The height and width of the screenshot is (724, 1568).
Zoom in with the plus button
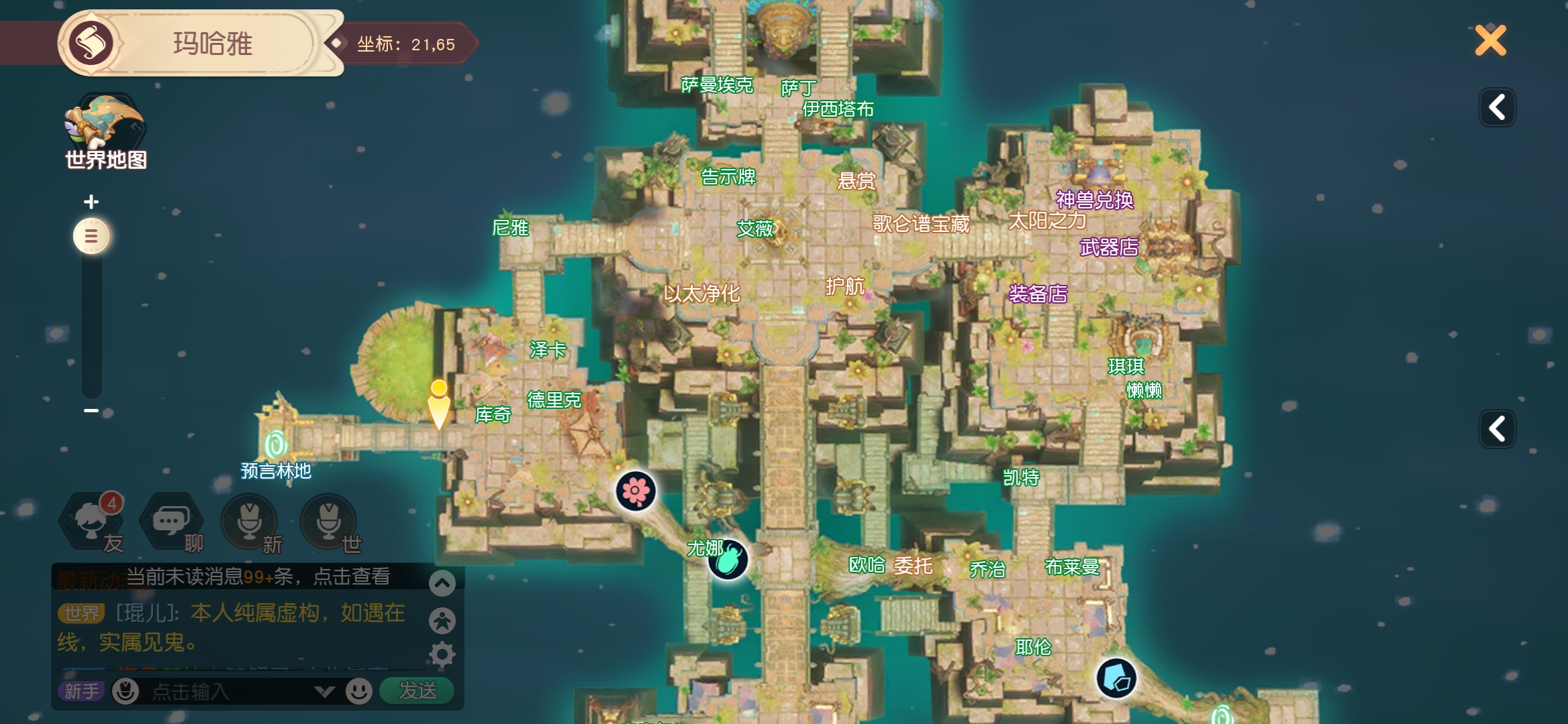(x=91, y=201)
